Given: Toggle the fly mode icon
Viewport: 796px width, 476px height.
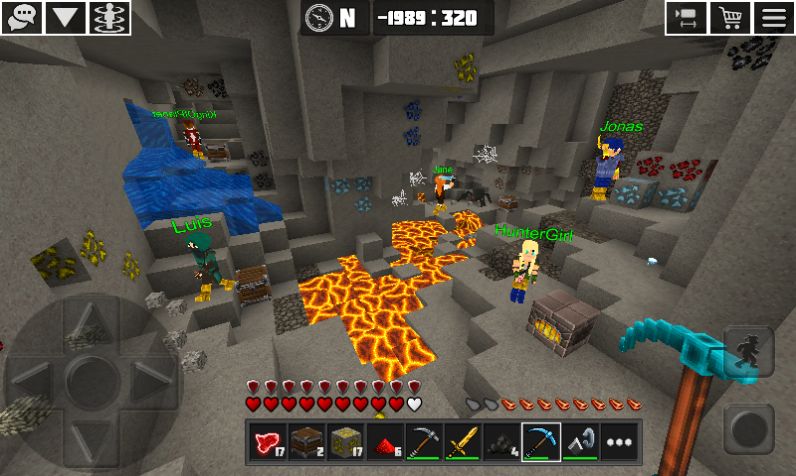Looking at the screenshot, I should point(109,17).
